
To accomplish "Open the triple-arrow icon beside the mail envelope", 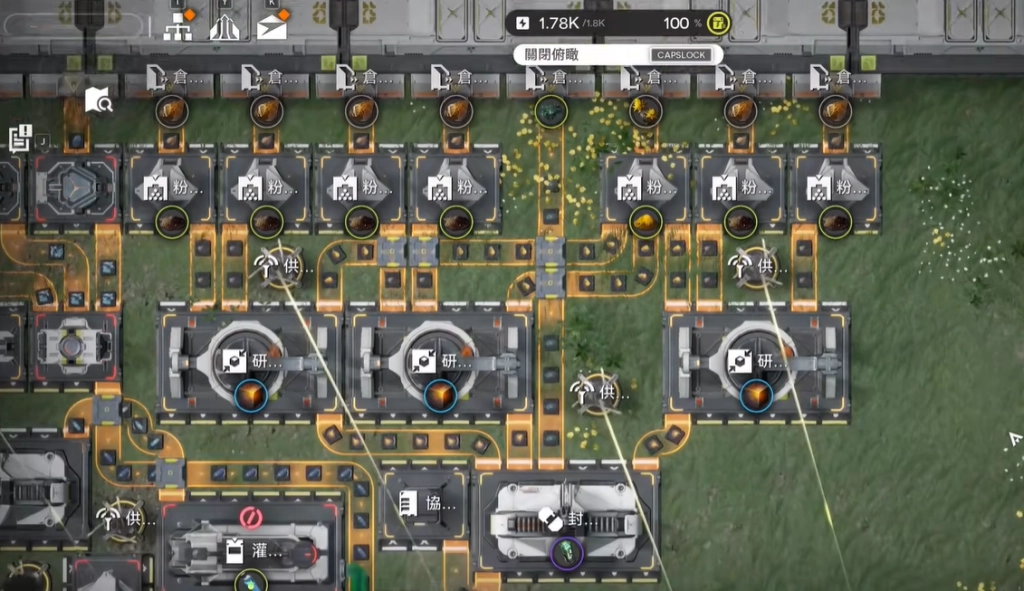I will (224, 26).
